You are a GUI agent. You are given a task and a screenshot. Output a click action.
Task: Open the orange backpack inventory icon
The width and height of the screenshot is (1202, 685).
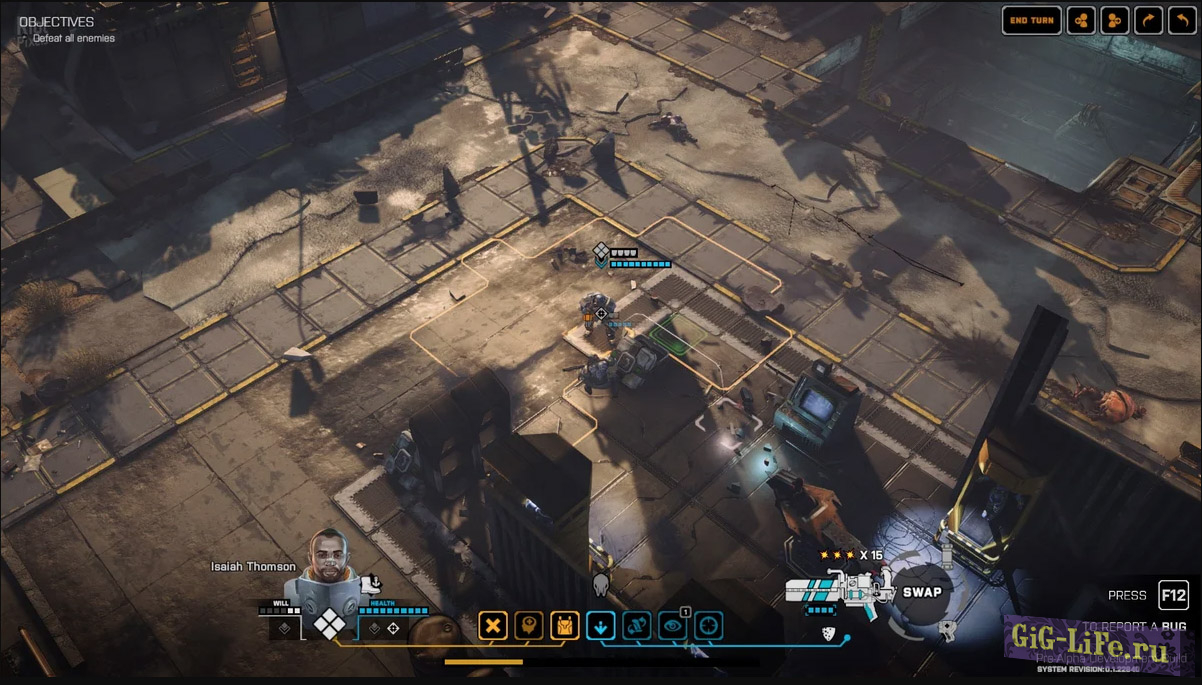coord(565,627)
